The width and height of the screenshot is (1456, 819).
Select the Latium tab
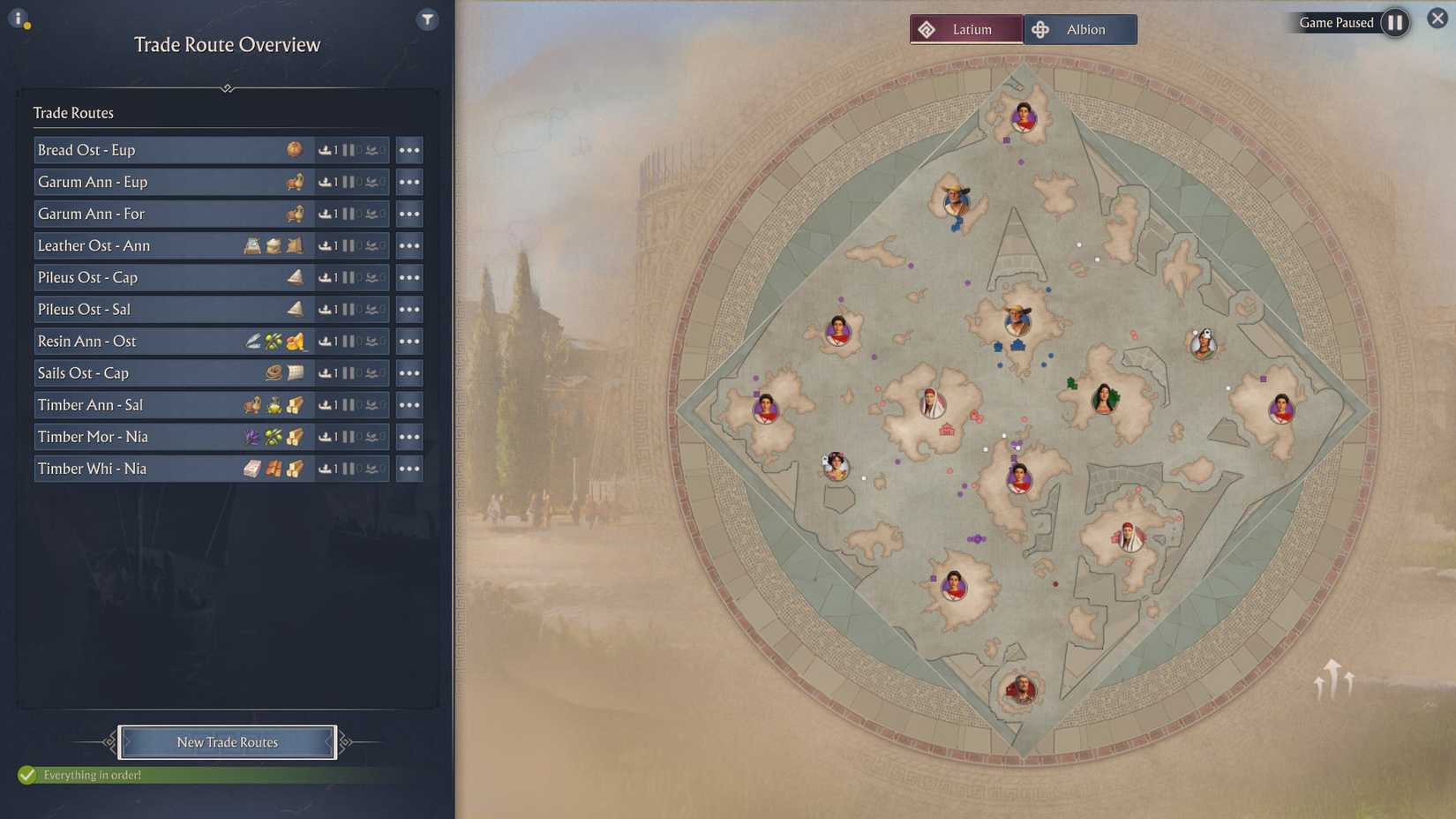point(966,28)
